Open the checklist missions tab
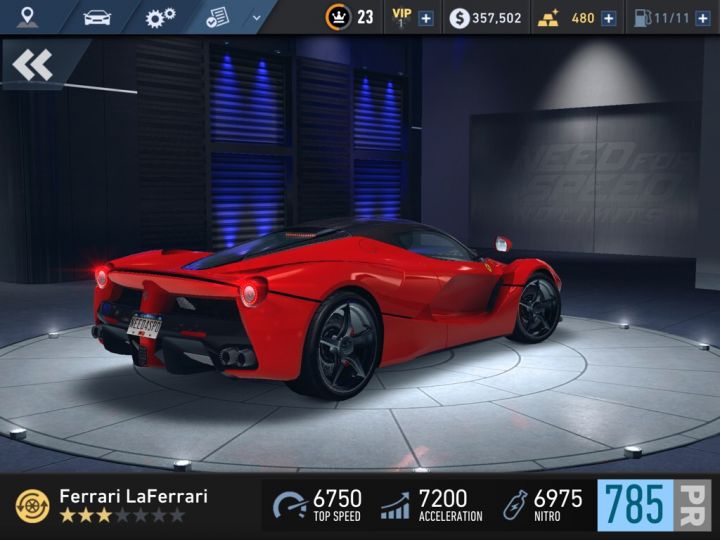Image resolution: width=720 pixels, height=540 pixels. 217,17
